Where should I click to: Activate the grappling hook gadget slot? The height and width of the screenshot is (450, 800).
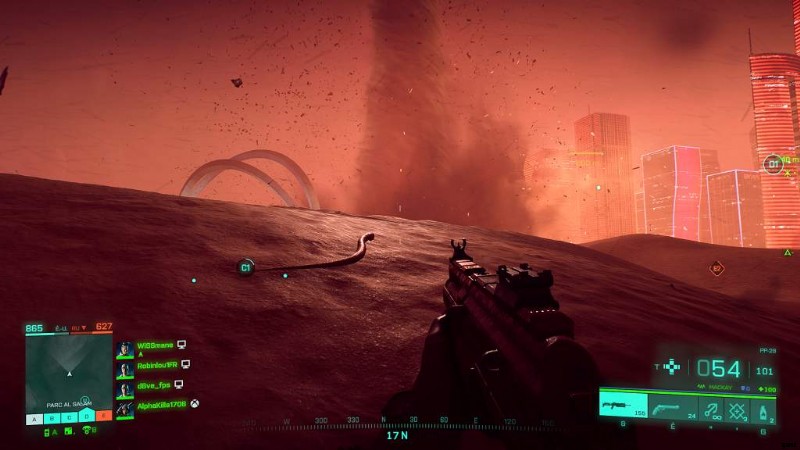[x=711, y=408]
